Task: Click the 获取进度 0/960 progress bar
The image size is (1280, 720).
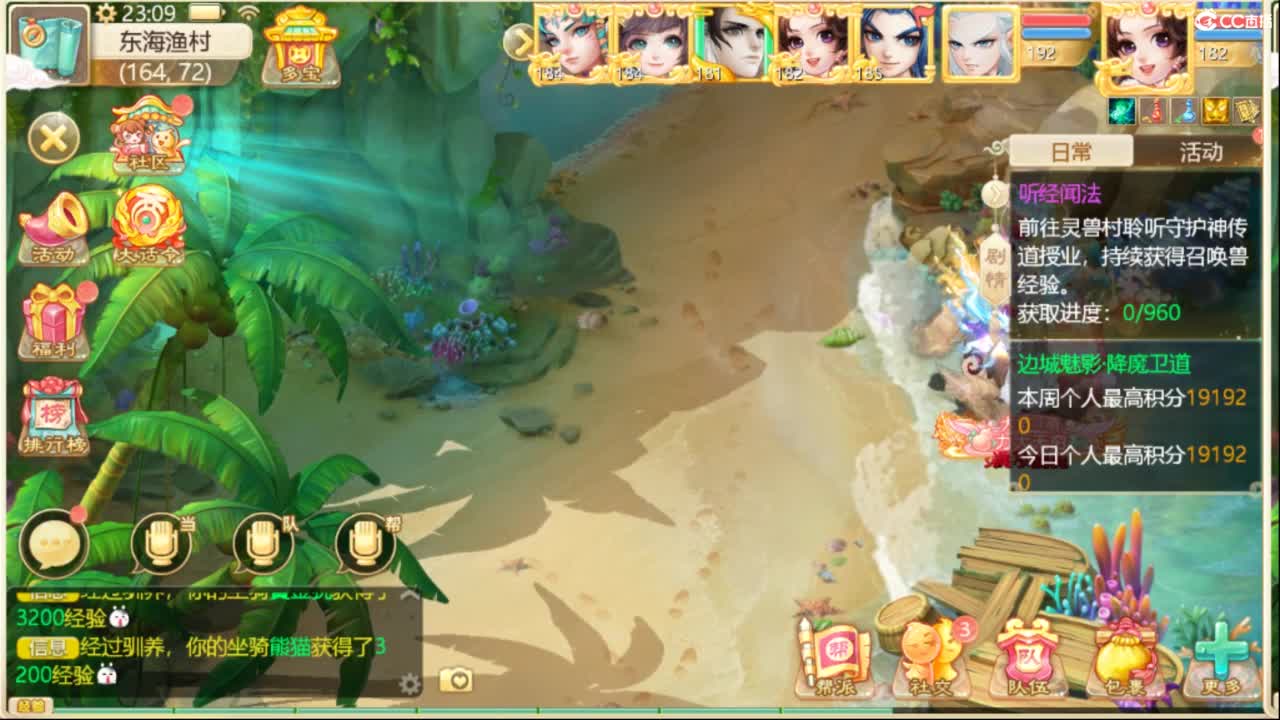Action: 1100,313
